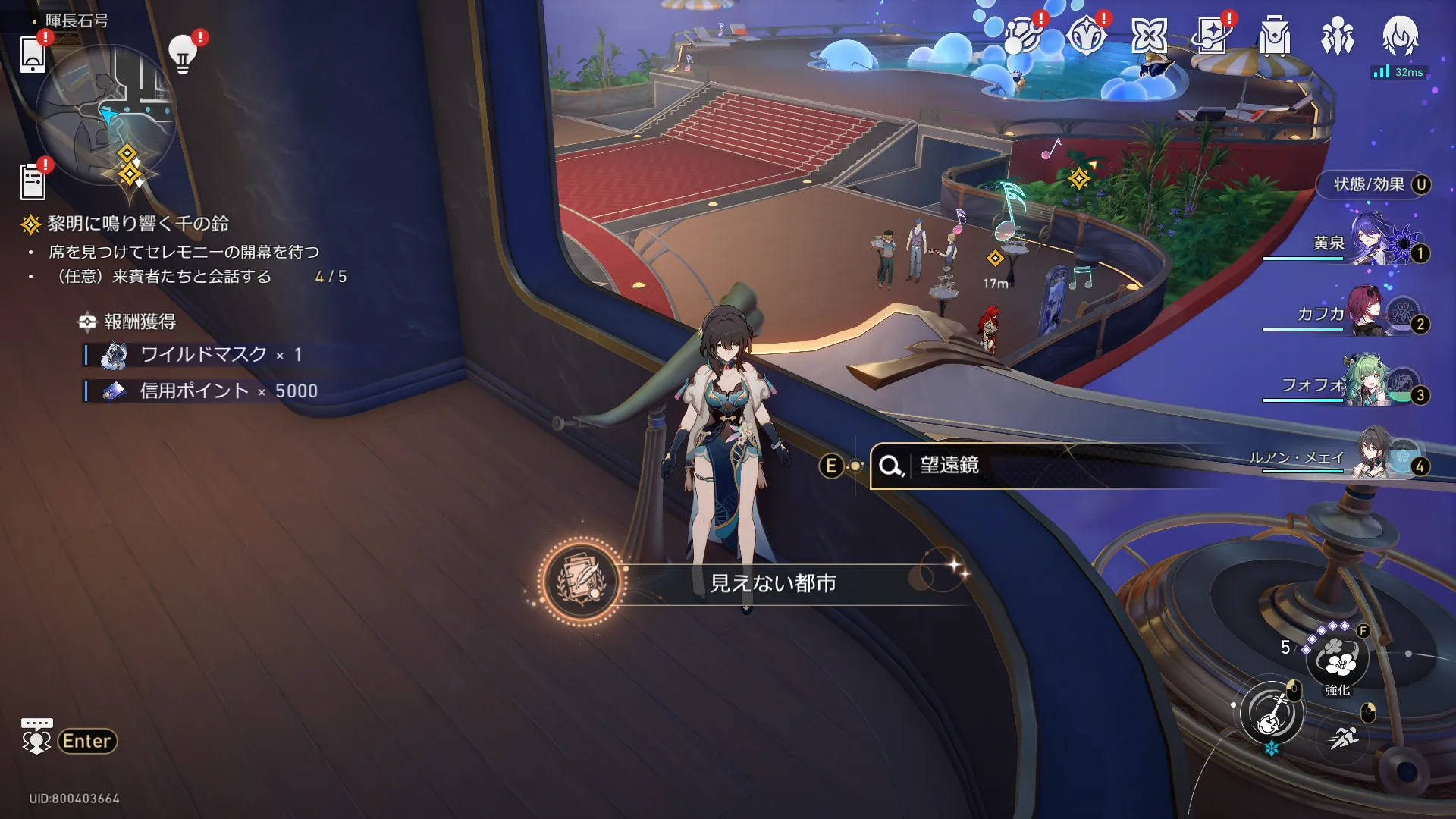This screenshot has height=819, width=1456.
Task: Open the suitcase inventory icon
Action: (1275, 36)
